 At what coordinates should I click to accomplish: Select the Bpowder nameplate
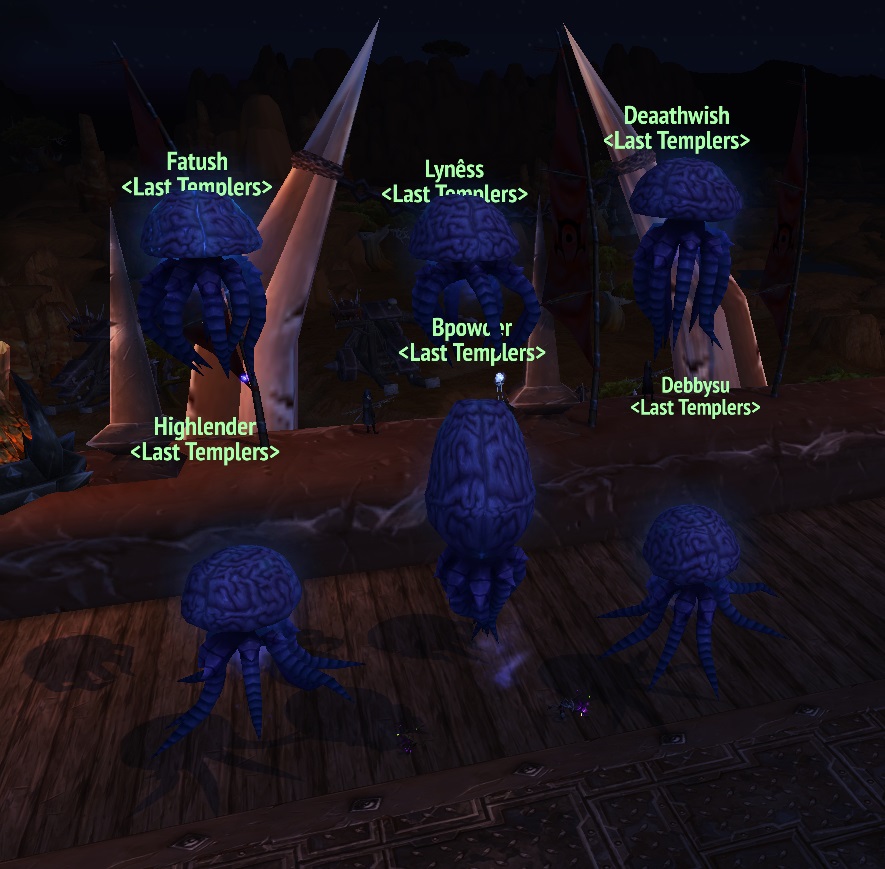click(x=472, y=328)
